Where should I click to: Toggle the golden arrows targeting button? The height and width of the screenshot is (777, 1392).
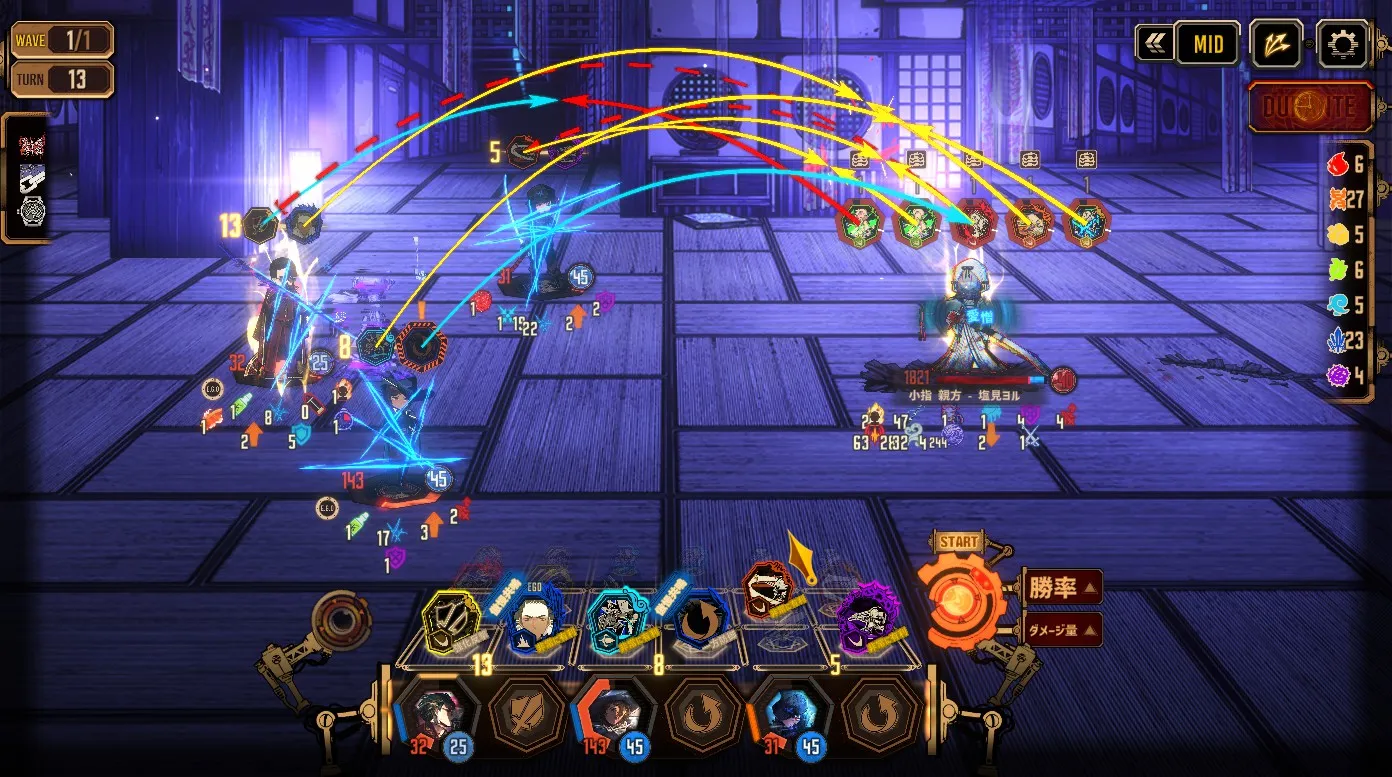click(x=1277, y=44)
